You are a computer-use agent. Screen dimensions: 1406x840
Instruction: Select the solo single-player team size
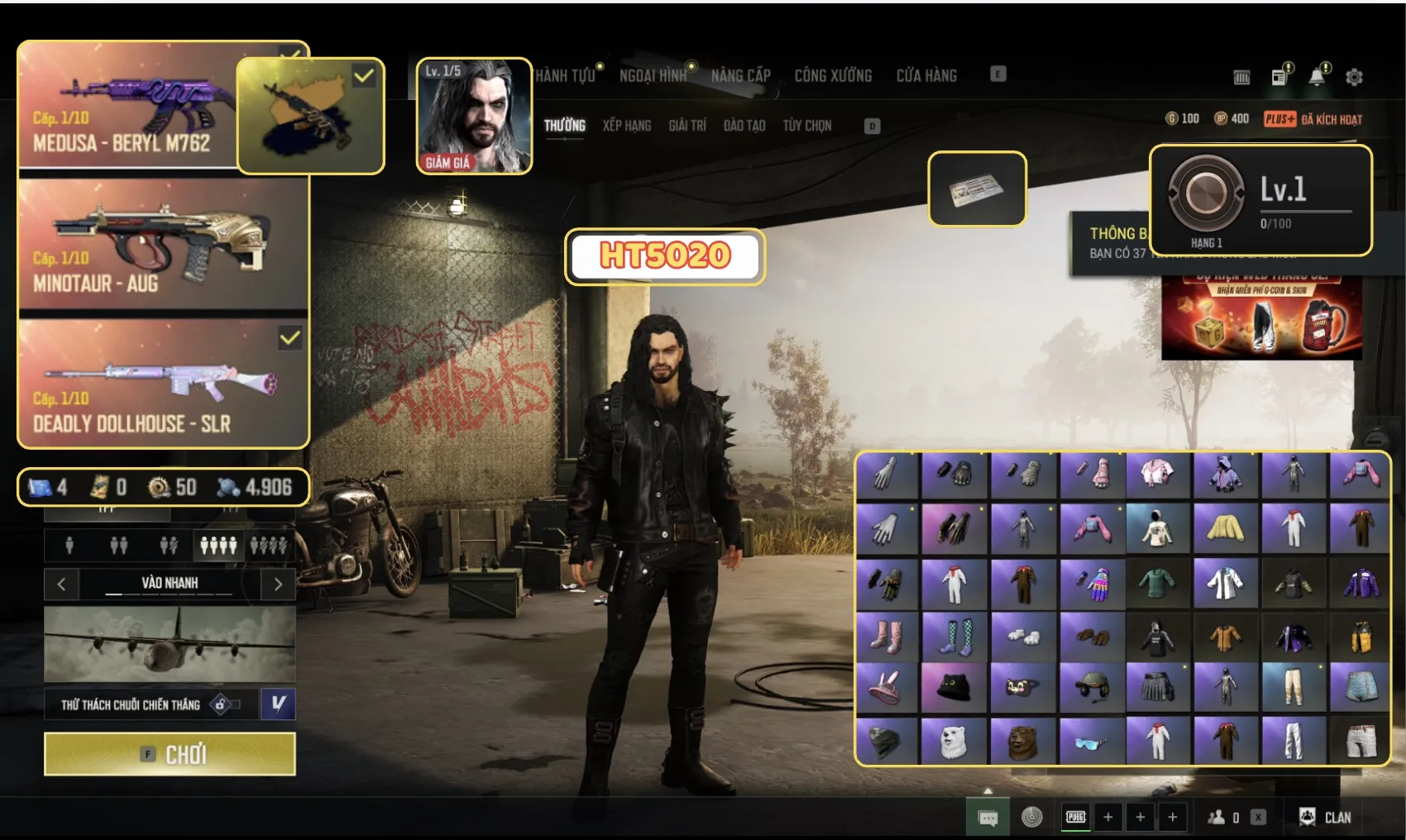pyautogui.click(x=69, y=545)
